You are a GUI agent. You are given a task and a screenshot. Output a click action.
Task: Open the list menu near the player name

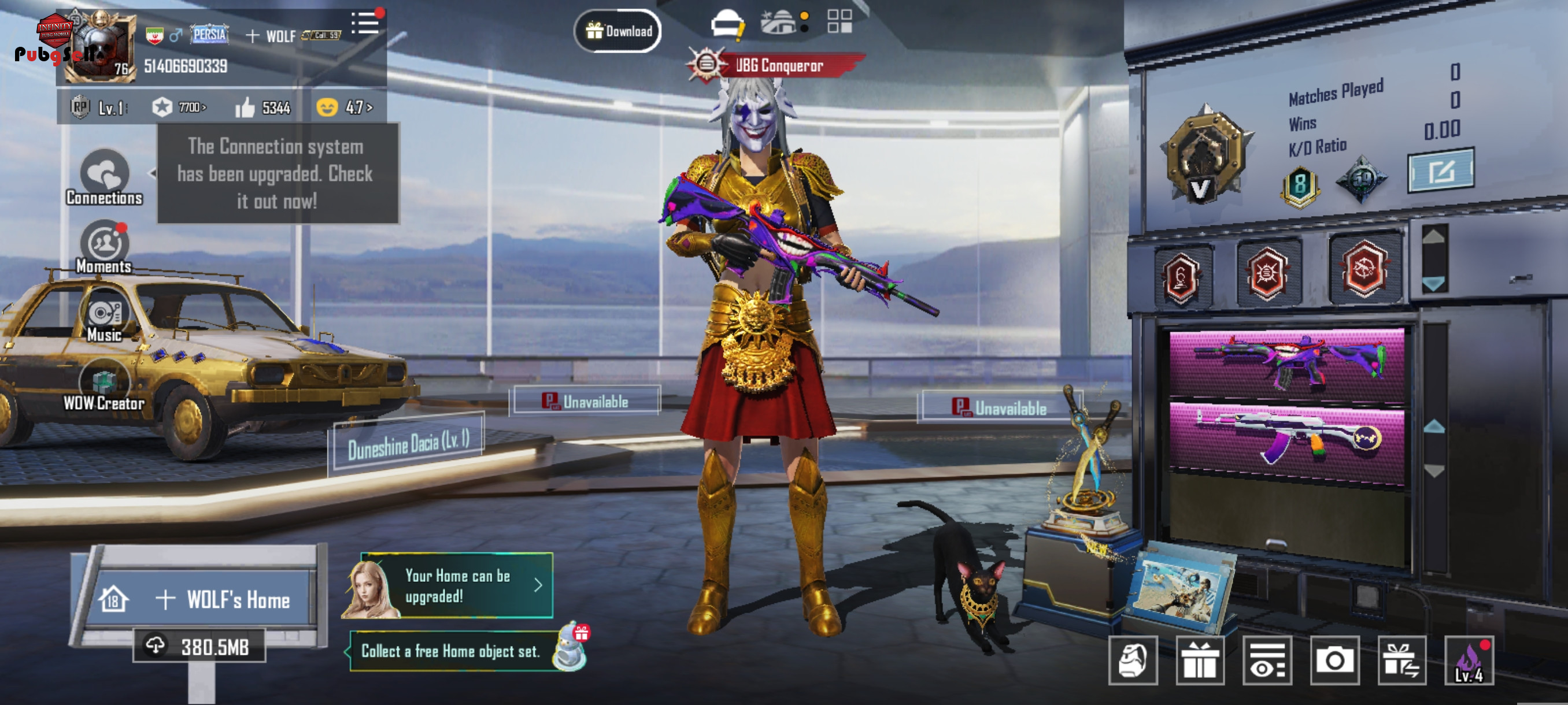click(365, 24)
